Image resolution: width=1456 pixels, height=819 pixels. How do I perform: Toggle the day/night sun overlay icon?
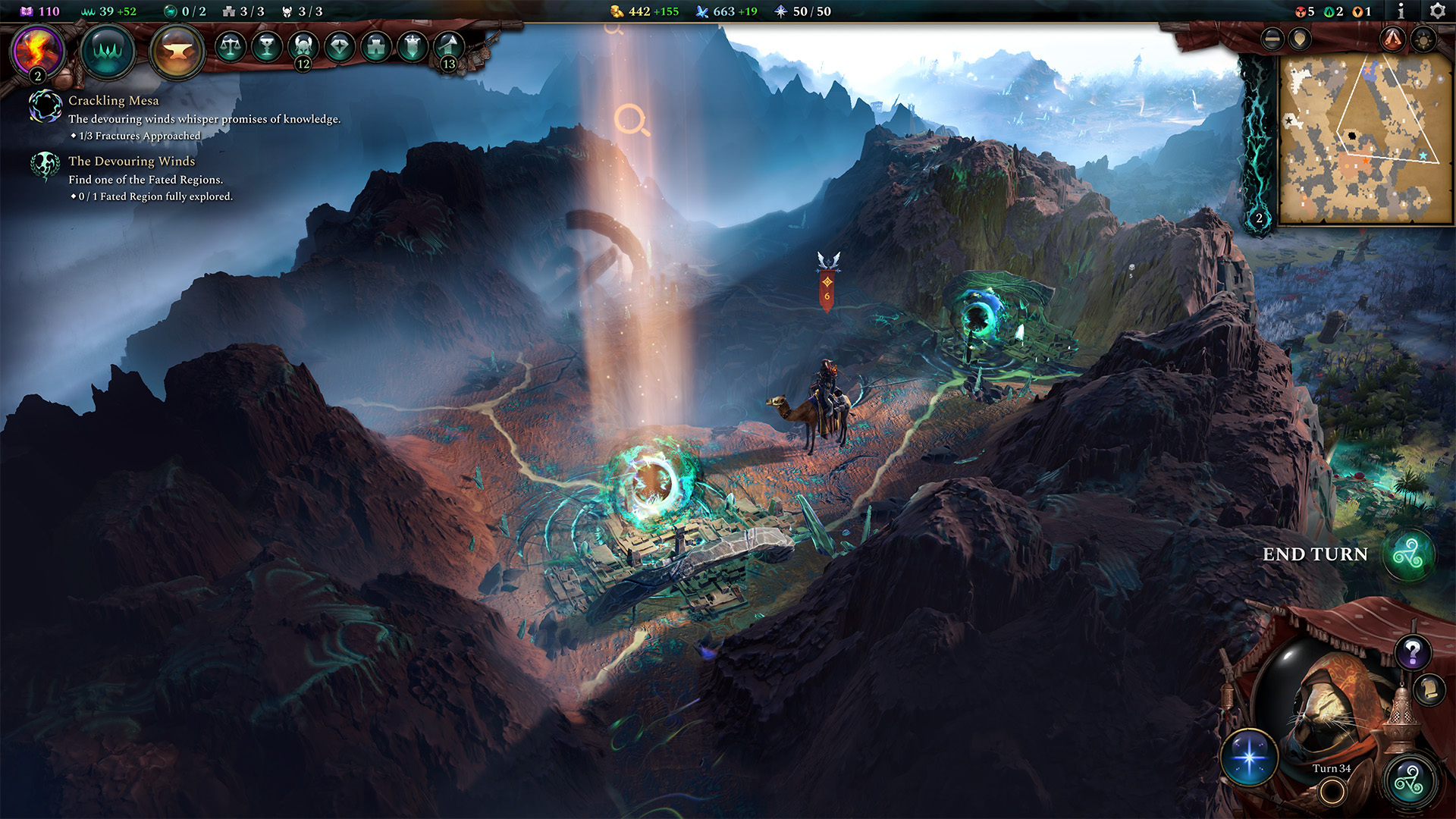point(1423,39)
